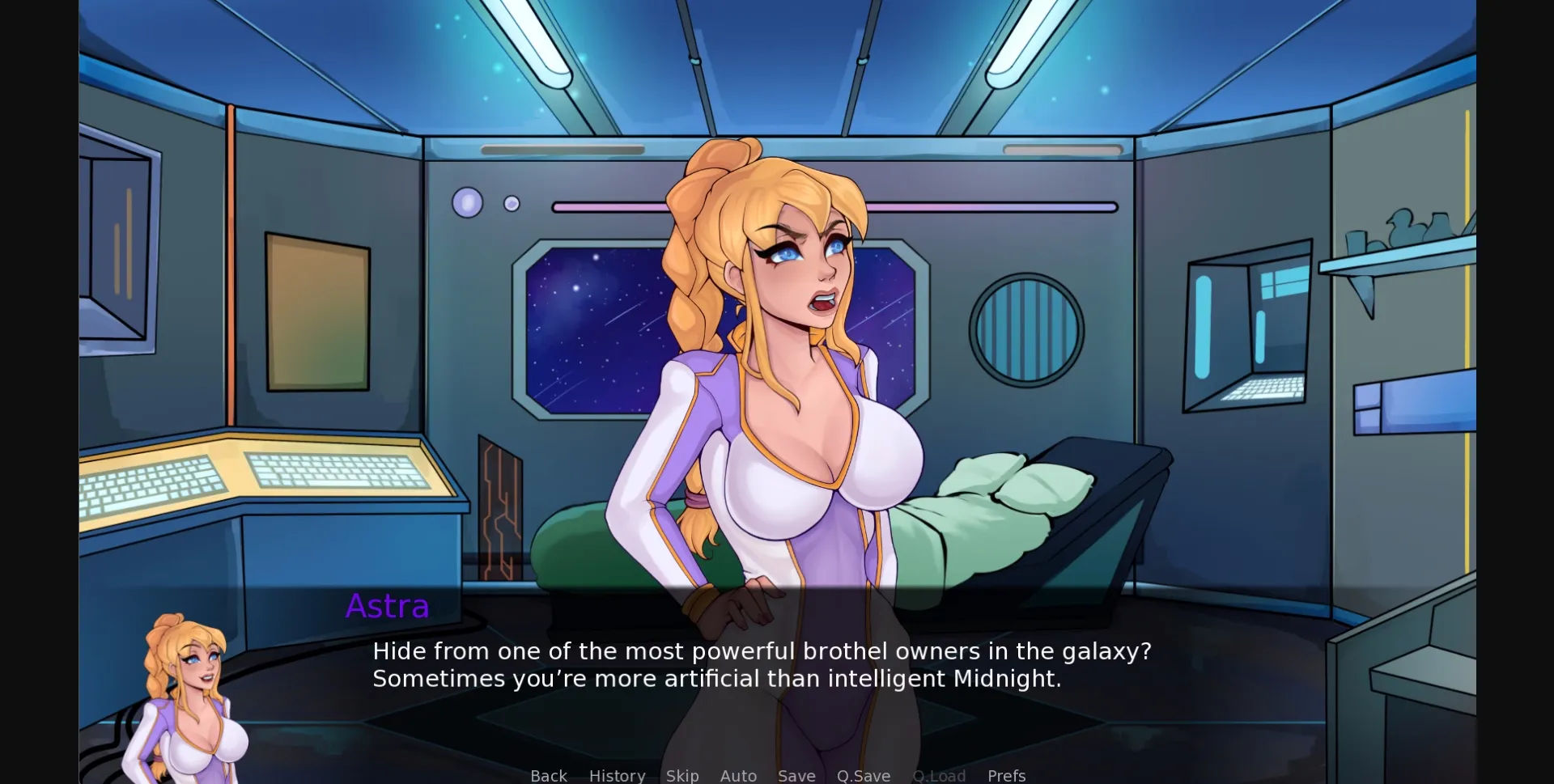Open the History of past dialogue
The width and height of the screenshot is (1554, 784).
click(x=618, y=775)
